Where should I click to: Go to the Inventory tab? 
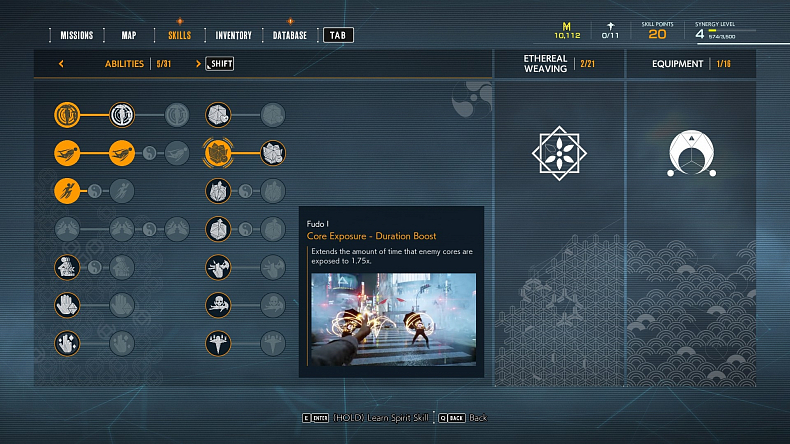coord(233,35)
